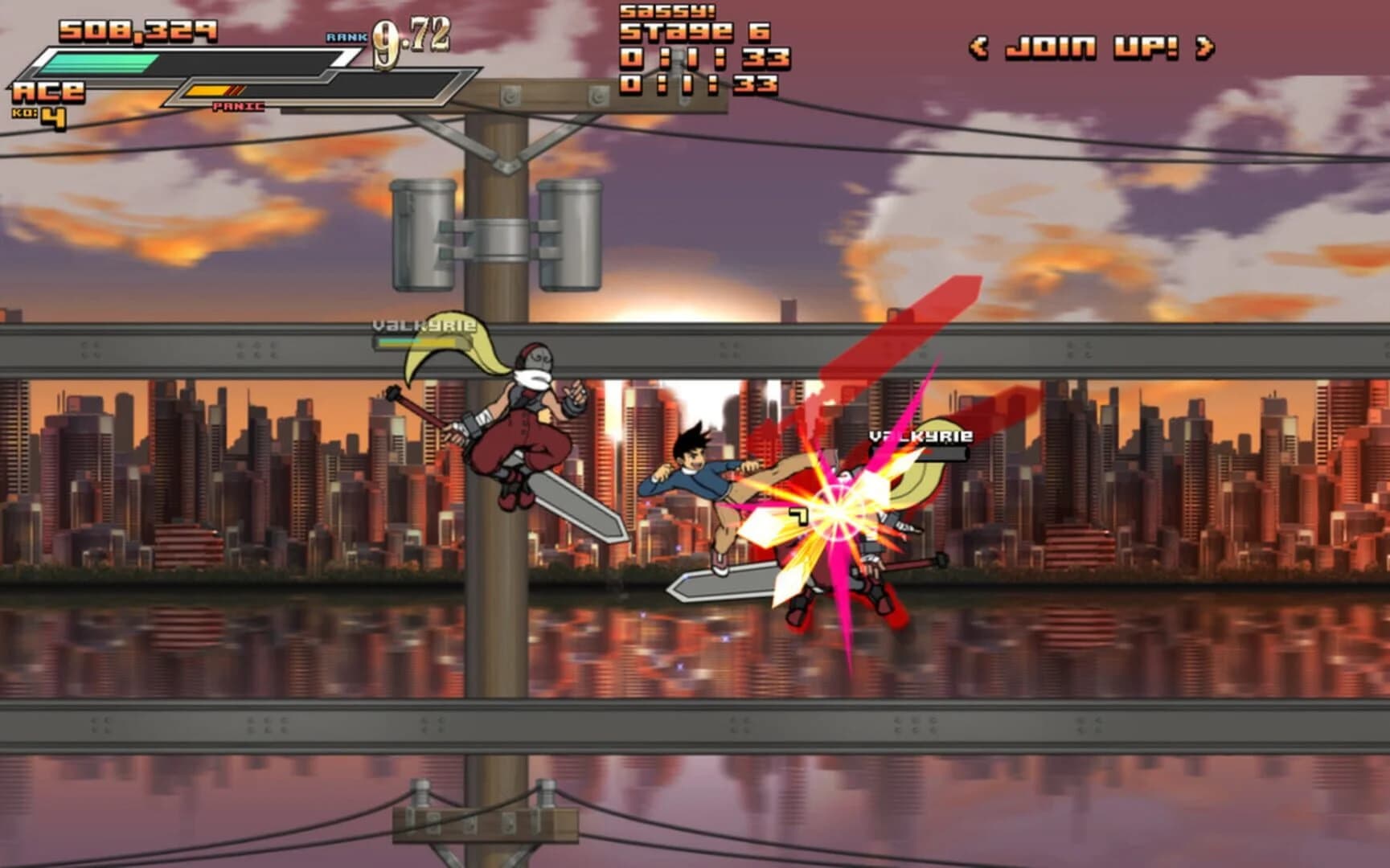The image size is (1390, 868).
Task: Click the KO: 4 counter
Action: pyautogui.click(x=39, y=115)
